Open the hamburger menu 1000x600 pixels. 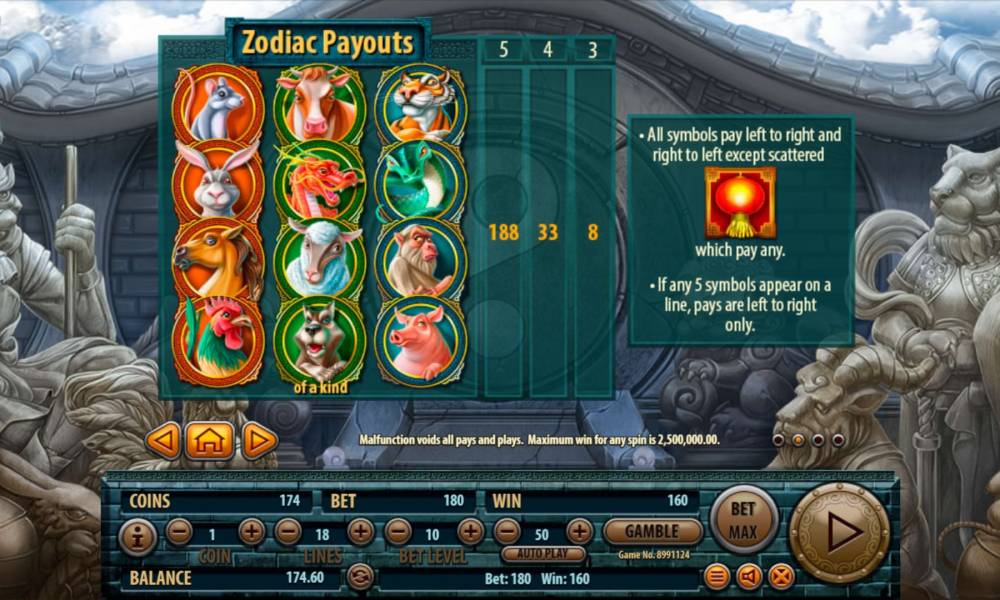coord(717,576)
